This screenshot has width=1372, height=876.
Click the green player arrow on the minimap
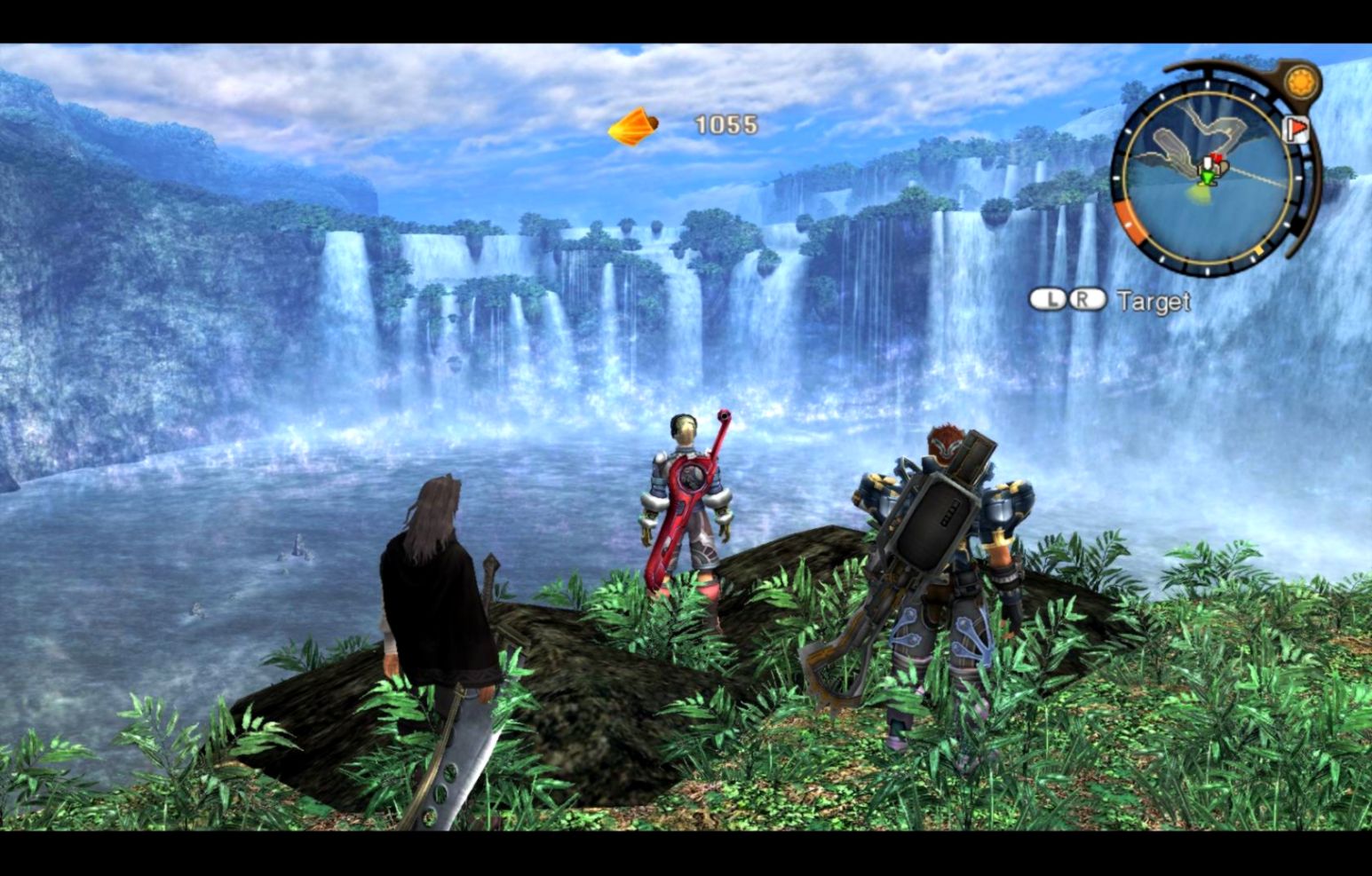coord(1207,177)
